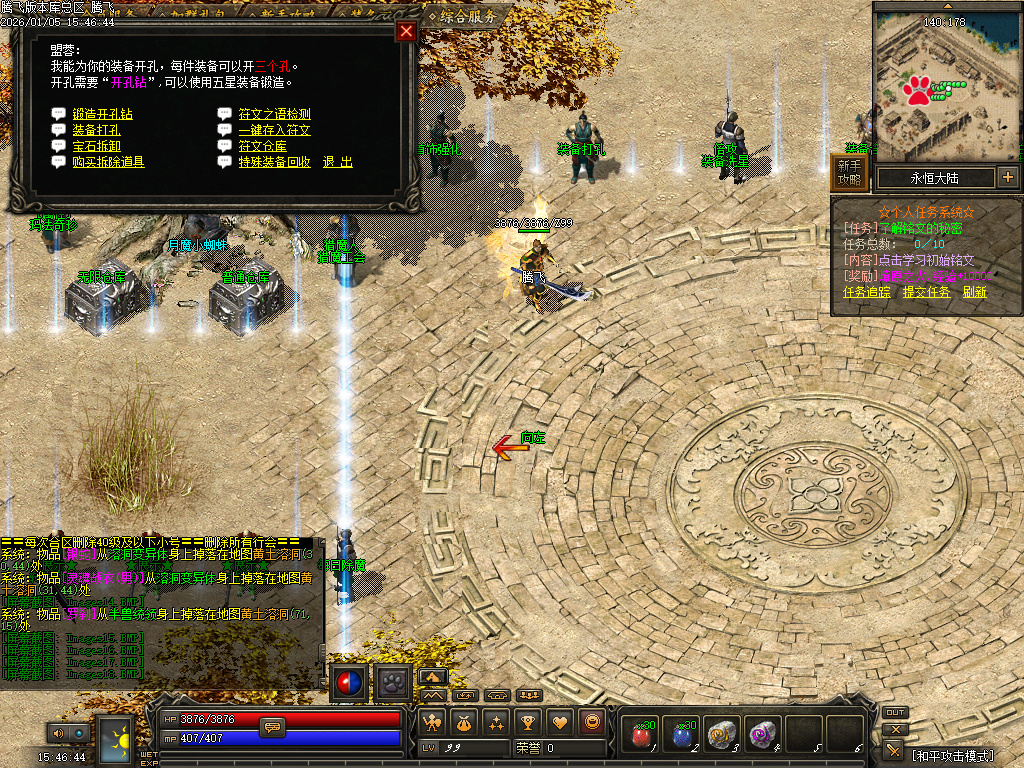Image resolution: width=1024 pixels, height=768 pixels.
Task: Click the plus button beside 永恒大陆
Action: [x=1007, y=178]
